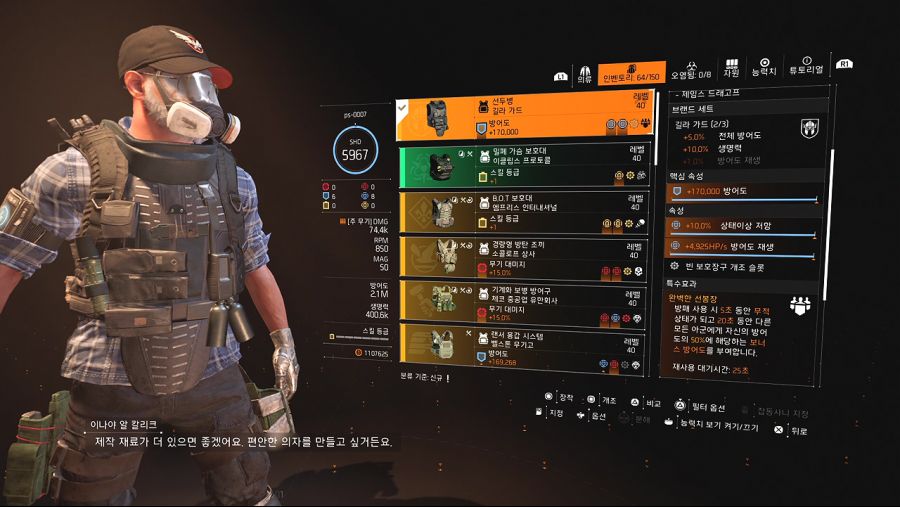Select the 기계화 보병 방어구 item
Screen dimensions: 900x507
pyautogui.click(x=525, y=302)
